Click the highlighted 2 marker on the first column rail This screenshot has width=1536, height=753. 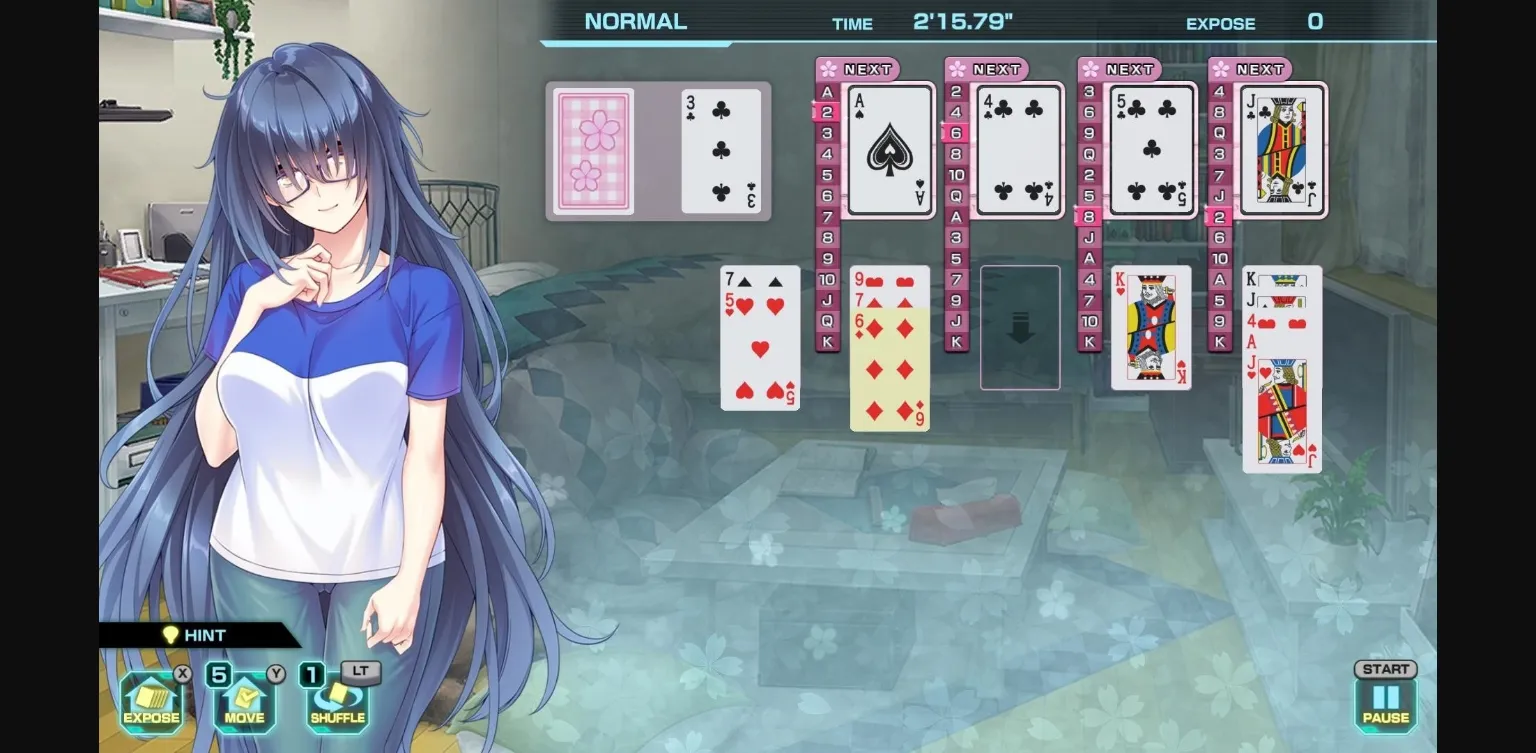click(826, 111)
